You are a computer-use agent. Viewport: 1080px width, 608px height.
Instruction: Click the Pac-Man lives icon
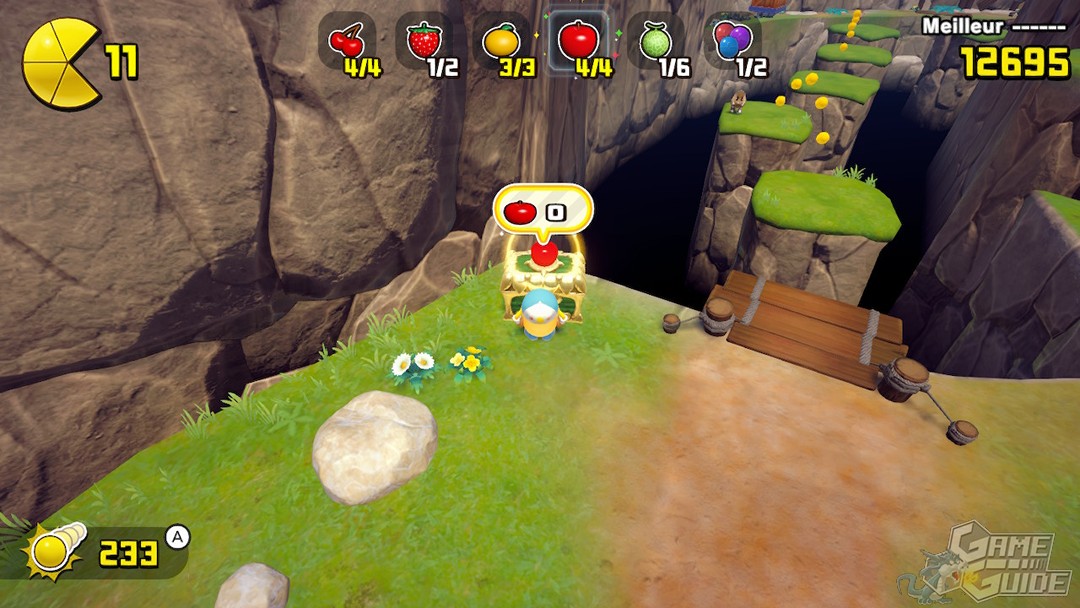click(x=59, y=63)
